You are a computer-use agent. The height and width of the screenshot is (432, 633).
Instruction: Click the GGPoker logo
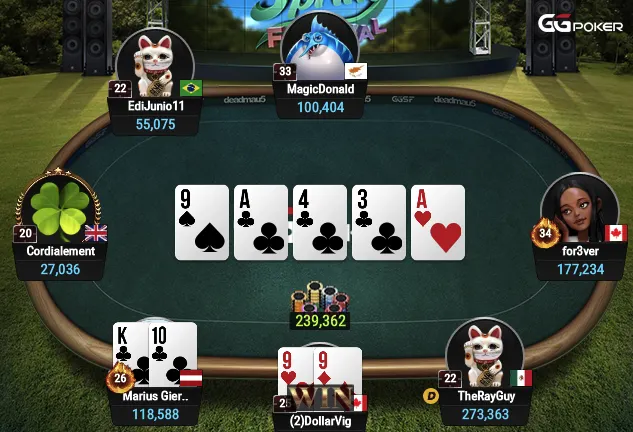tap(580, 24)
